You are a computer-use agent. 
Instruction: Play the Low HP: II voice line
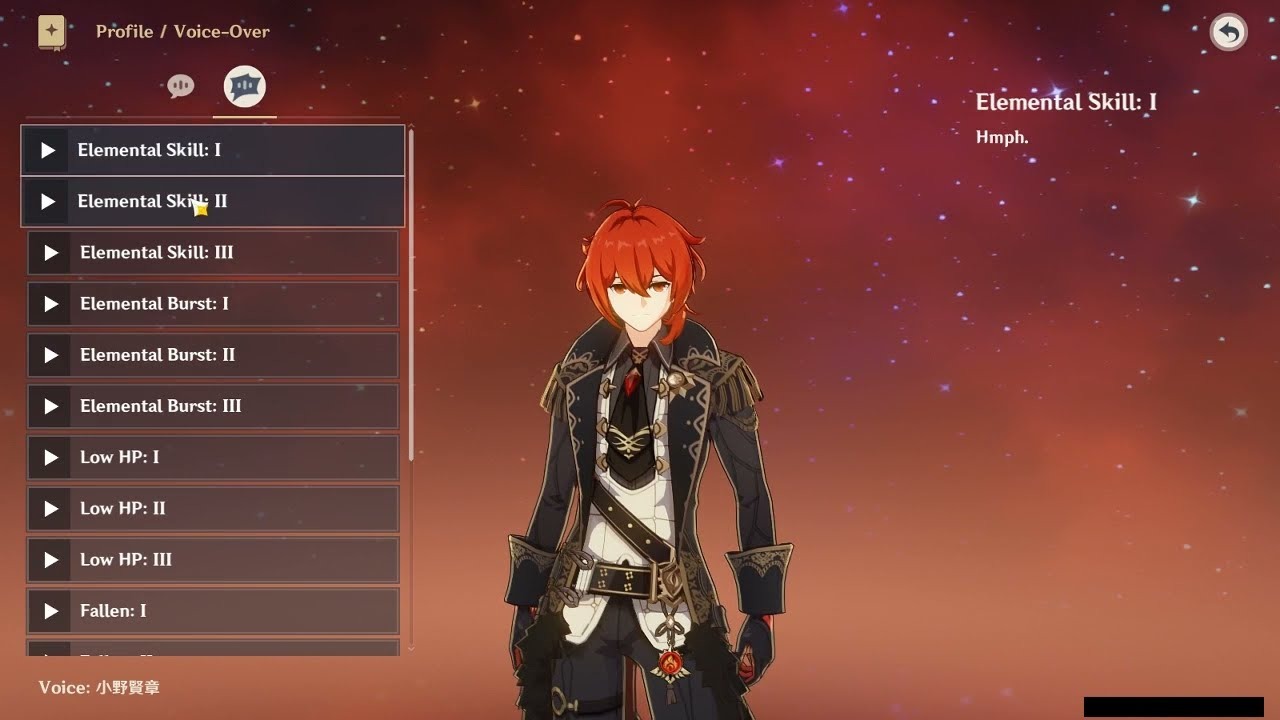click(x=50, y=508)
